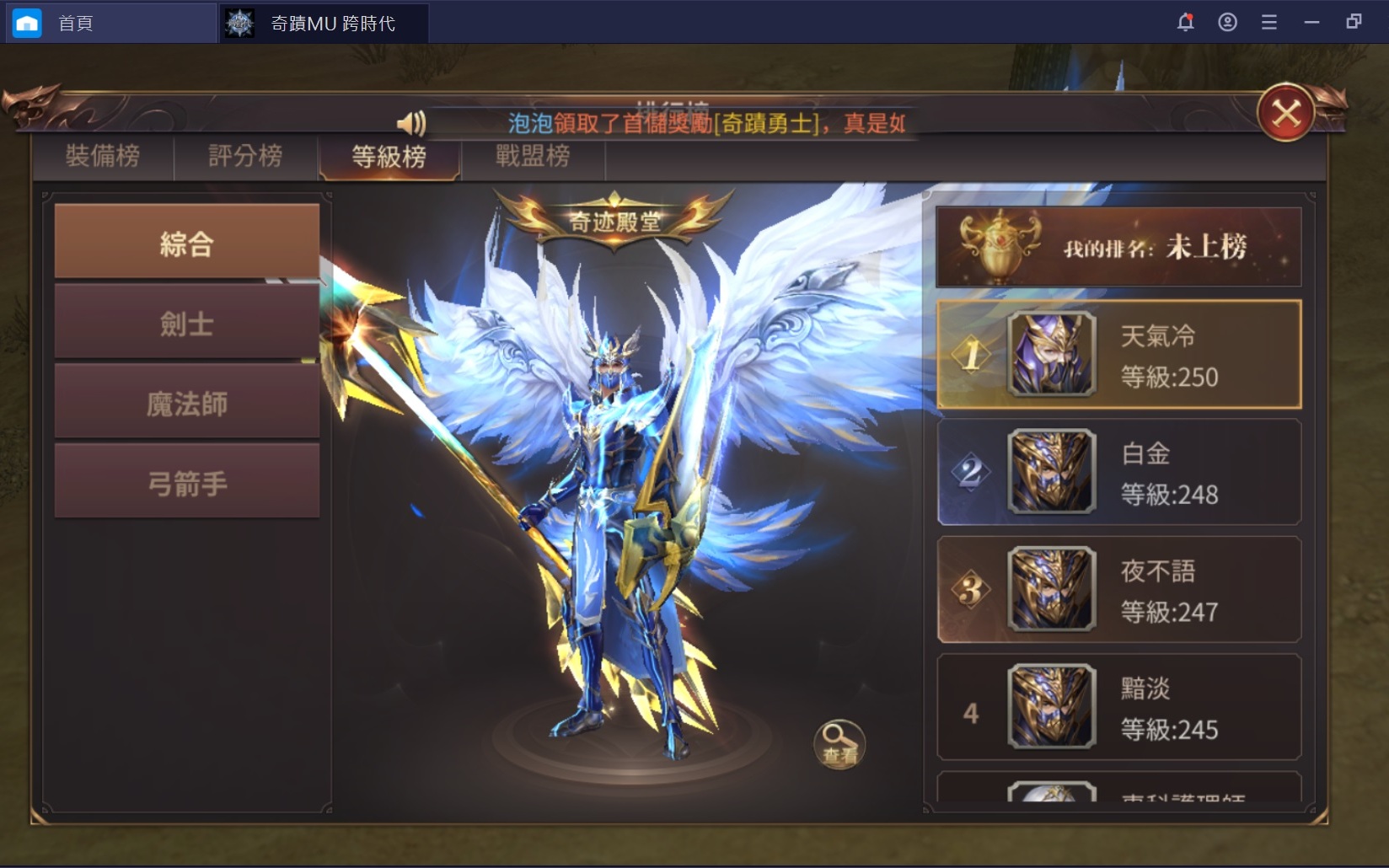Screen dimensions: 1389x868
Task: Mute the announcement speaker icon
Action: (x=412, y=123)
